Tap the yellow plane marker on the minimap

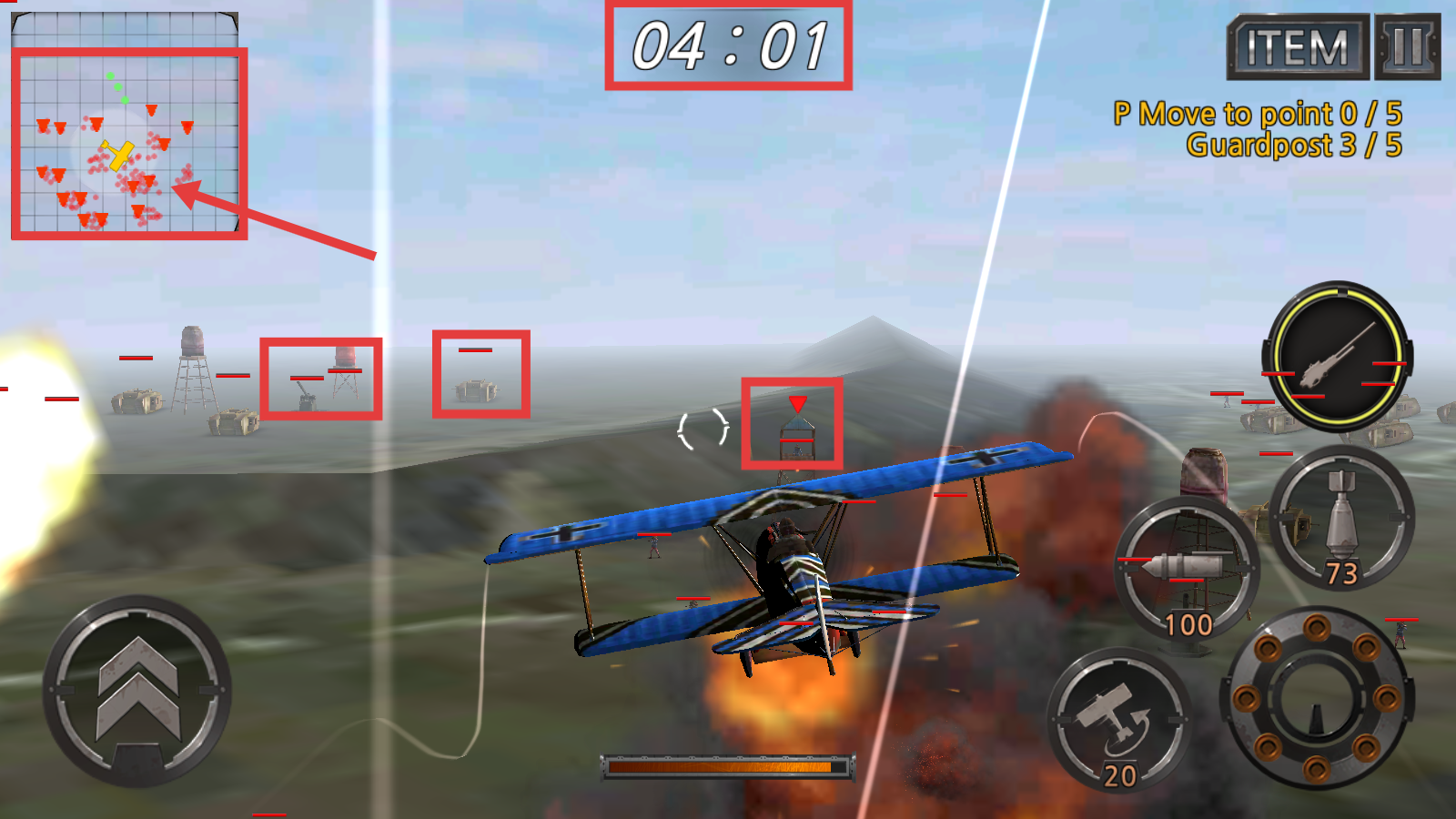(116, 157)
